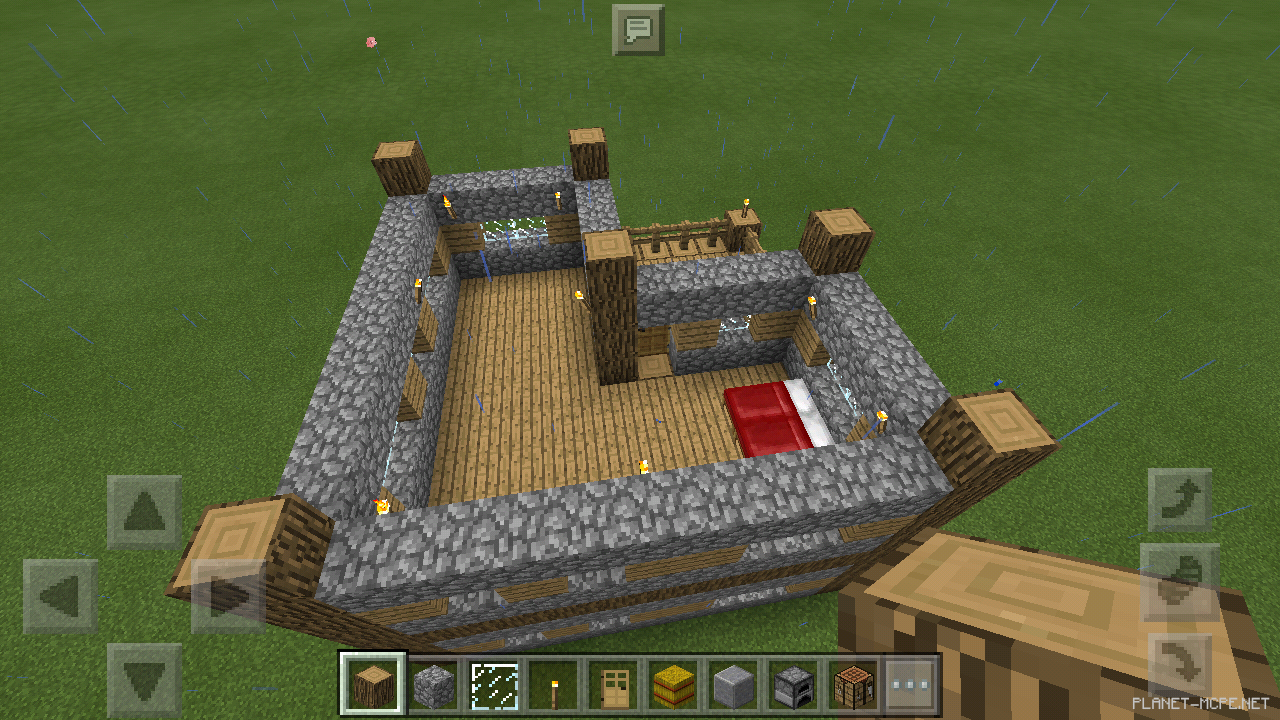The height and width of the screenshot is (720, 1280).
Task: Select the crafting table hotbar slot
Action: click(x=853, y=683)
